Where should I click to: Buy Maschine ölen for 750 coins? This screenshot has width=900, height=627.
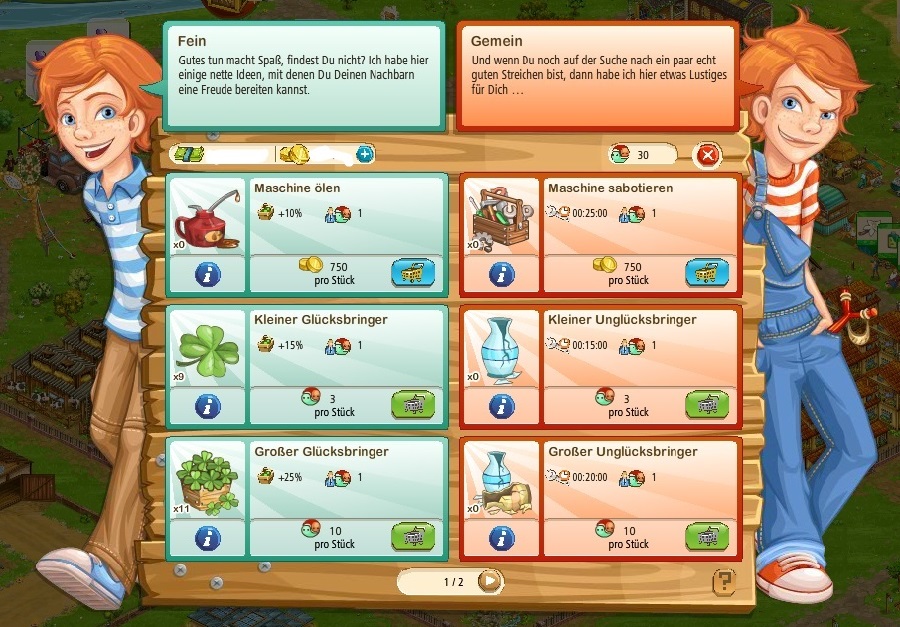413,272
